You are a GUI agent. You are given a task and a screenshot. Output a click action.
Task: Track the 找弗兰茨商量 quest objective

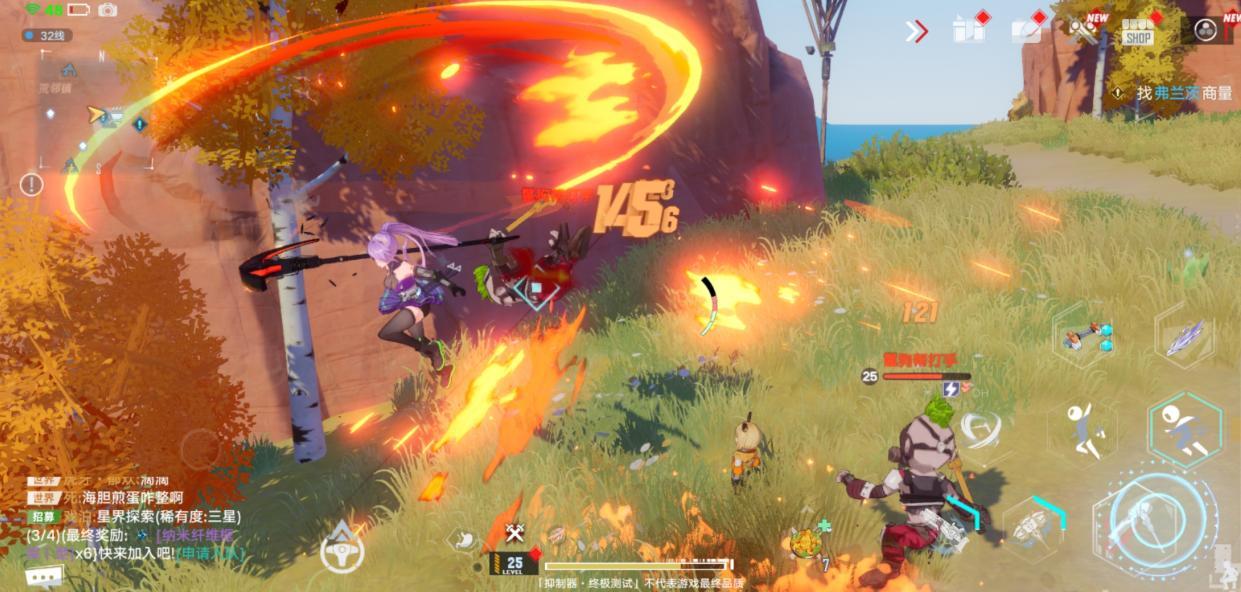pos(1184,93)
